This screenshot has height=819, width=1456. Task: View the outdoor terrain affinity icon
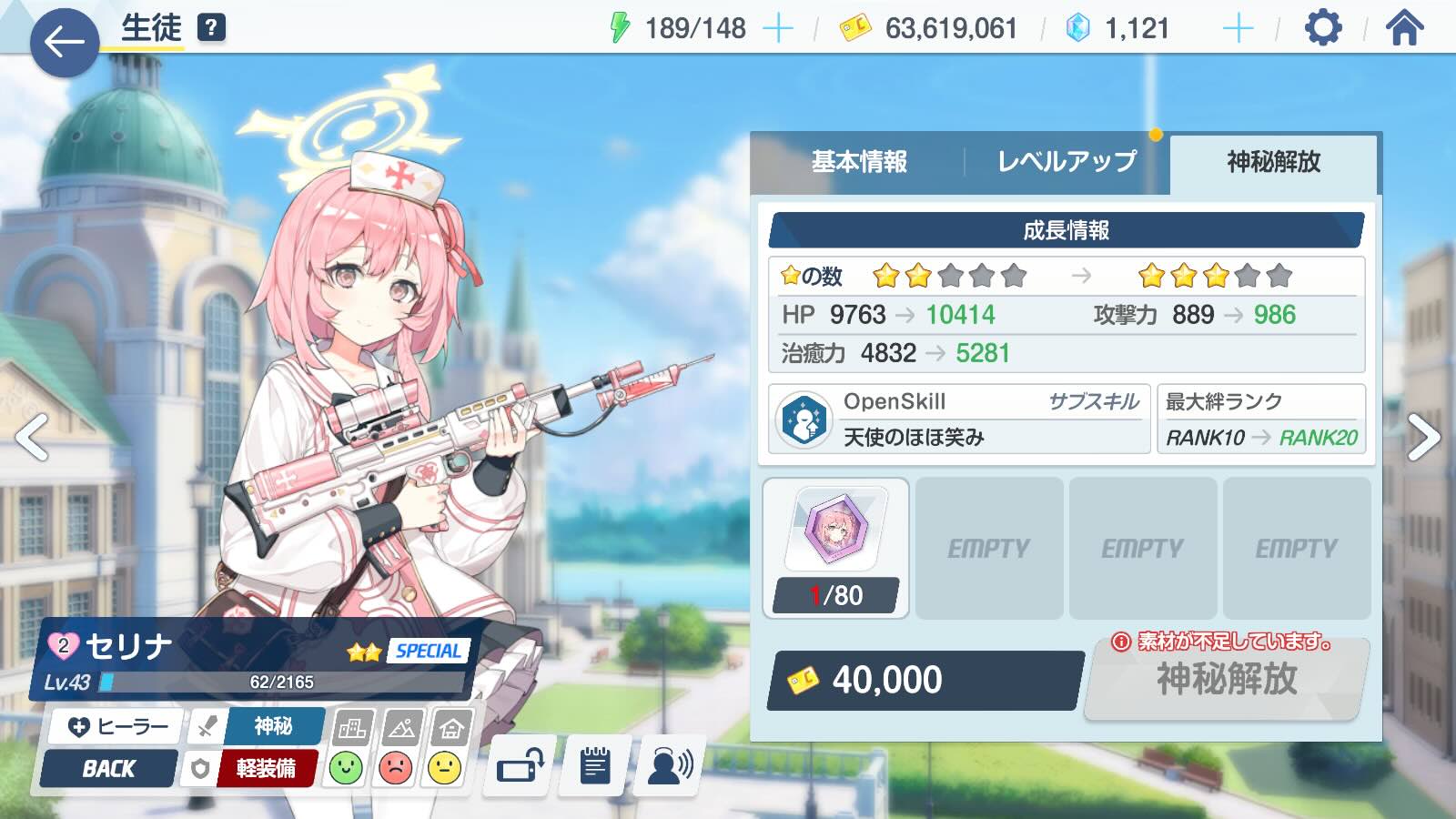click(400, 726)
